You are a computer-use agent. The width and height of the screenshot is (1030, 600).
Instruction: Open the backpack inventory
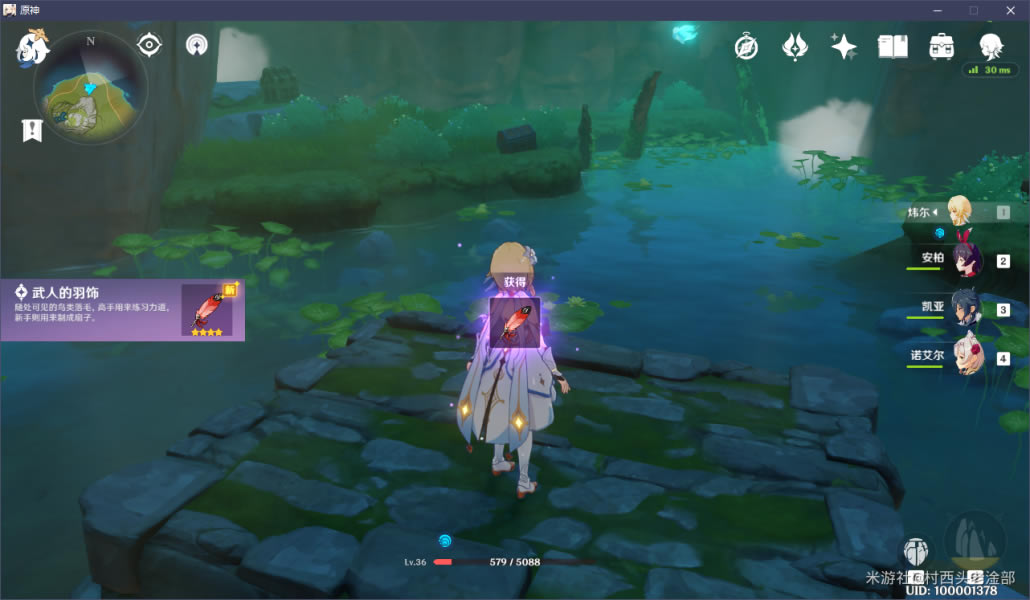941,46
